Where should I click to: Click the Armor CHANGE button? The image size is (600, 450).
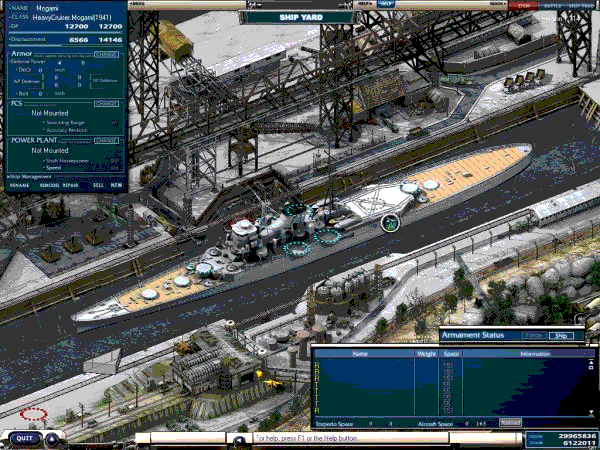click(106, 54)
